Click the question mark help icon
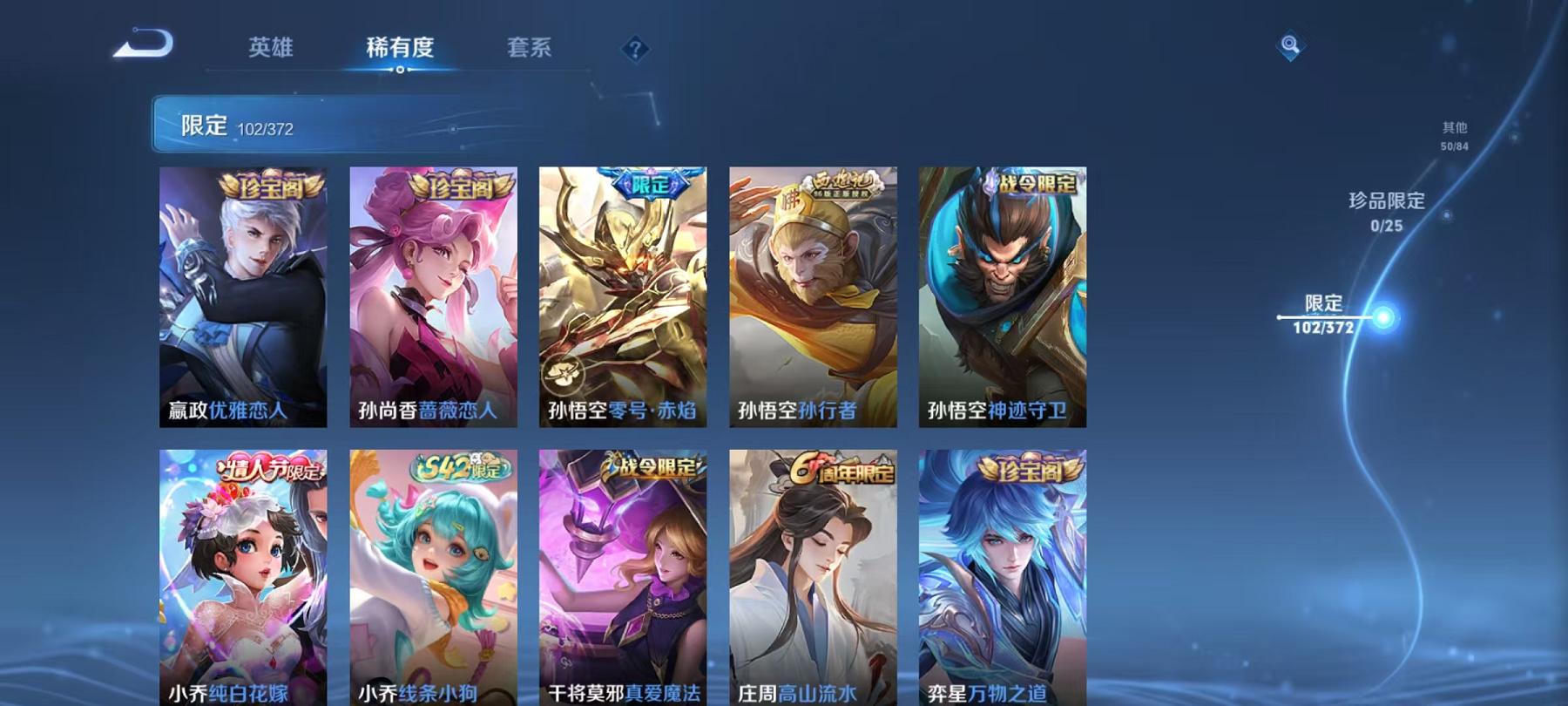1568x706 pixels. coord(635,48)
